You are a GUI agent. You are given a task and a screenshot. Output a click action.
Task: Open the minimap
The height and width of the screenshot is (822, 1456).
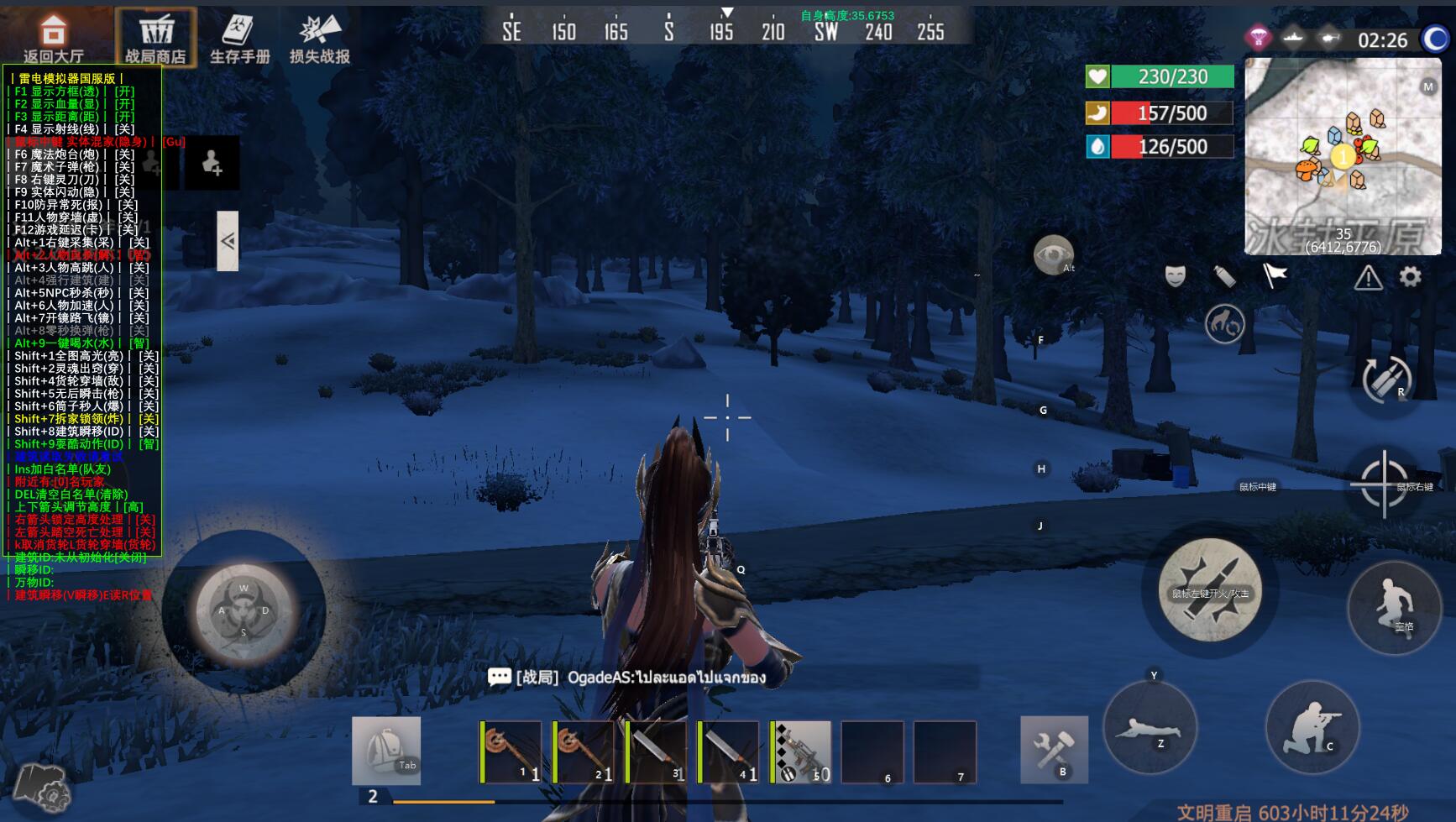click(1343, 157)
